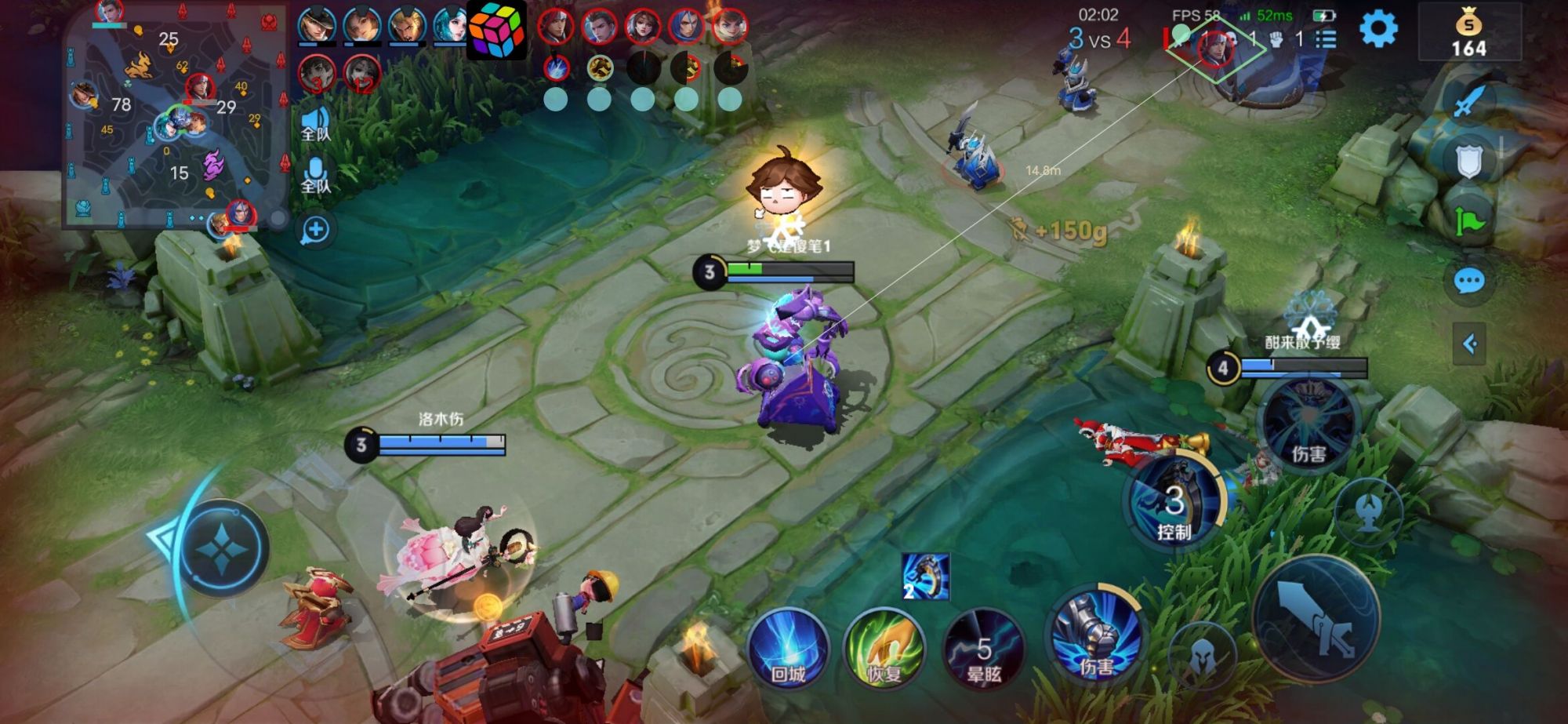Enable the 全队 team microphone

tap(318, 174)
